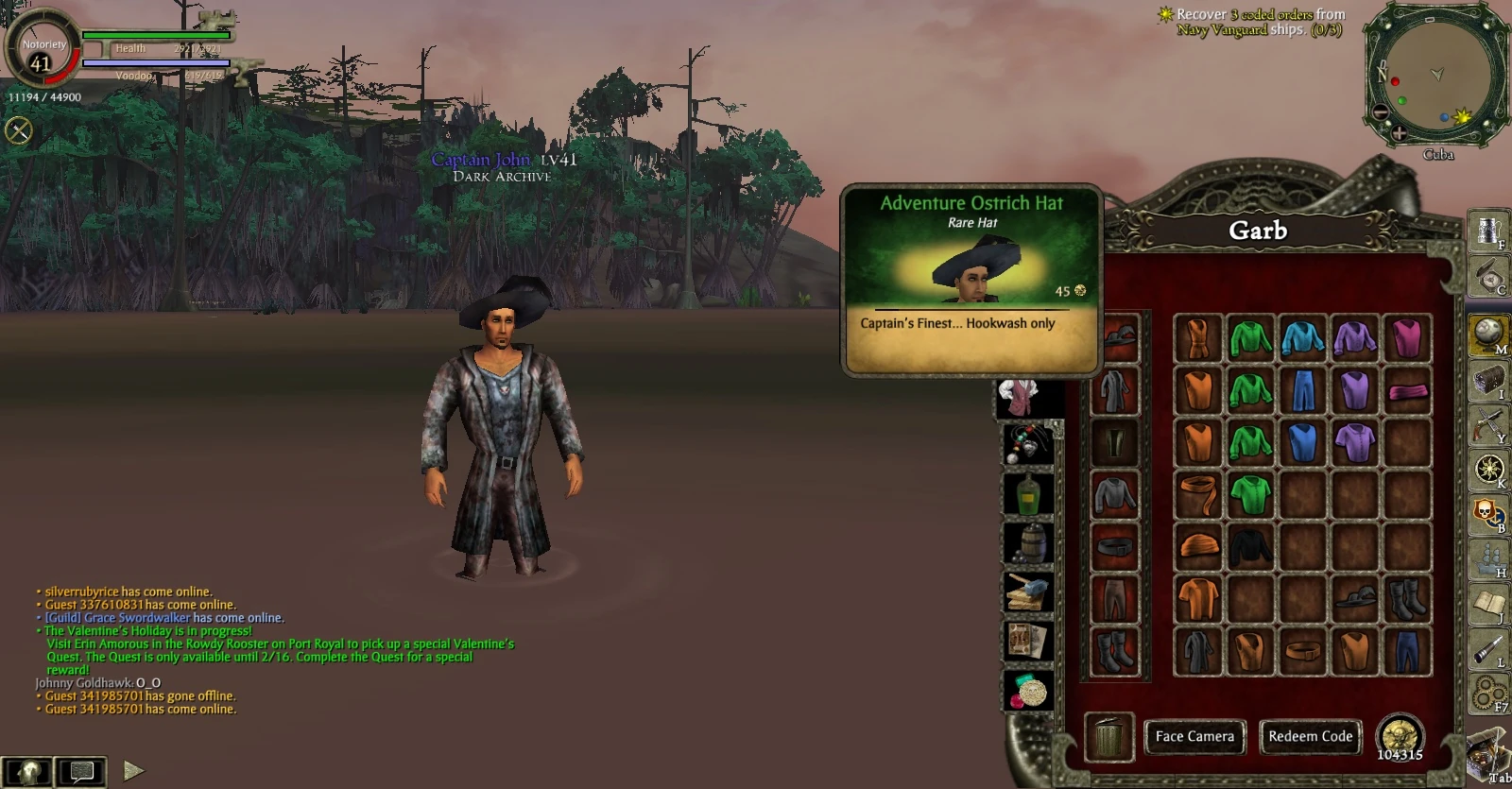Open the treasure chest inventory icon
The width and height of the screenshot is (1512, 789).
click(x=1488, y=380)
